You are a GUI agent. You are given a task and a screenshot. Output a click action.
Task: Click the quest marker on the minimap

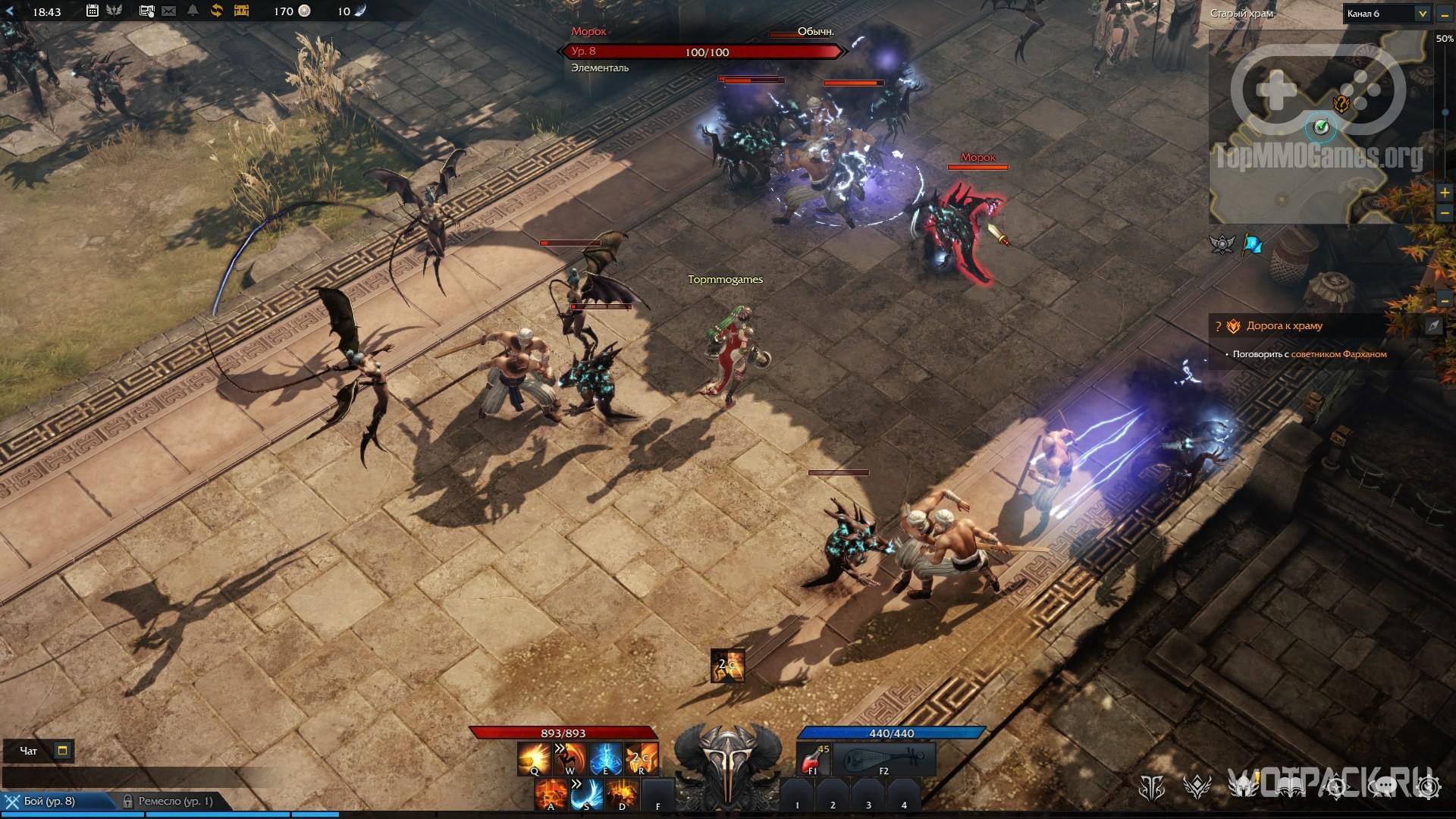coord(1341,104)
